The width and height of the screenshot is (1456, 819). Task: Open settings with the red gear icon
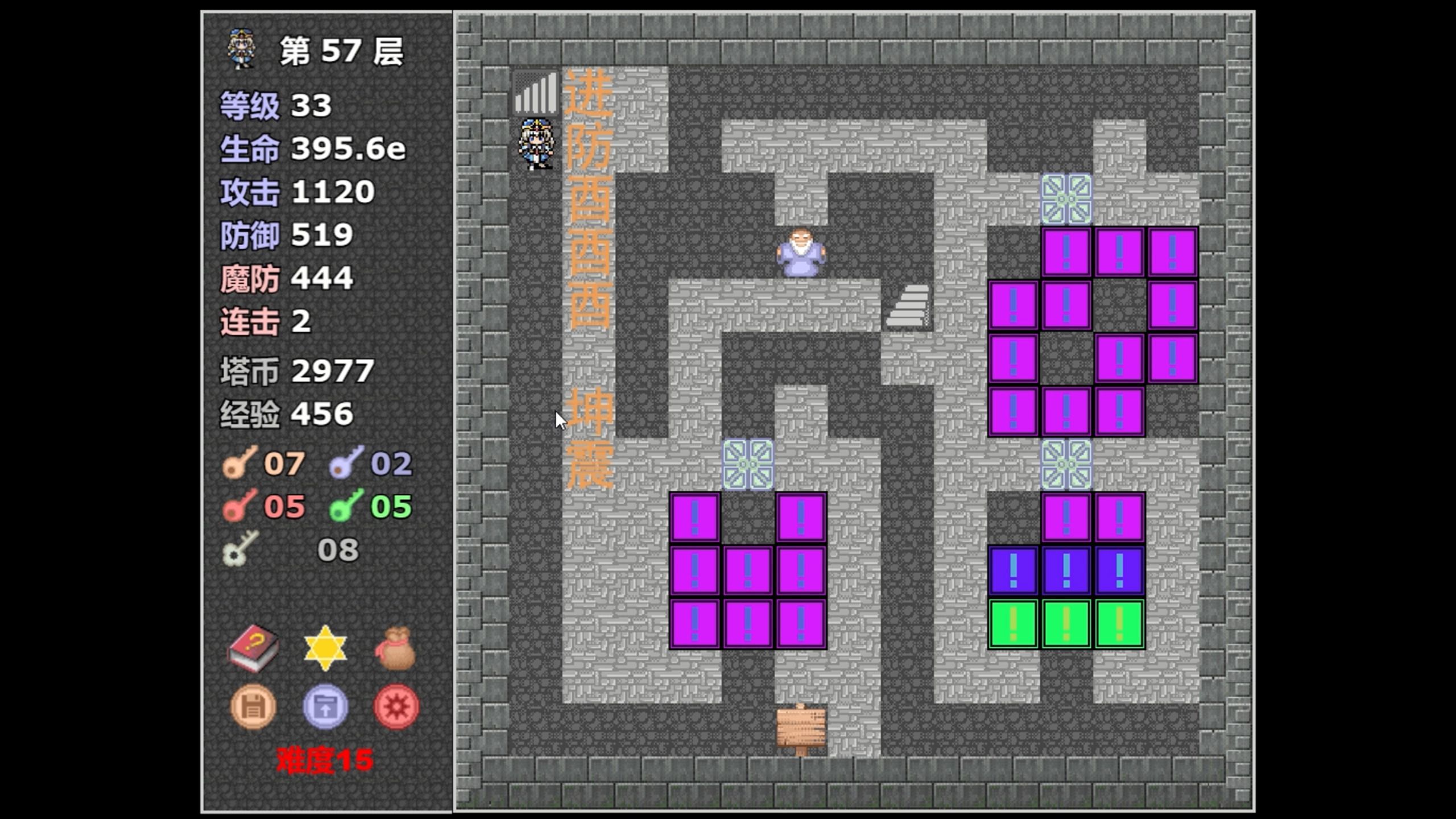tap(396, 707)
